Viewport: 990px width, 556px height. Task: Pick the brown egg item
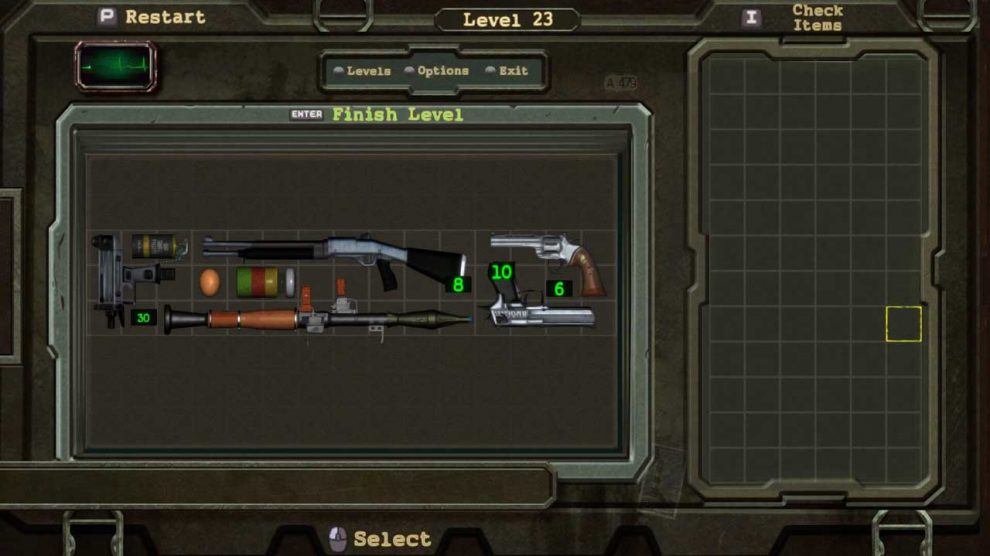209,282
